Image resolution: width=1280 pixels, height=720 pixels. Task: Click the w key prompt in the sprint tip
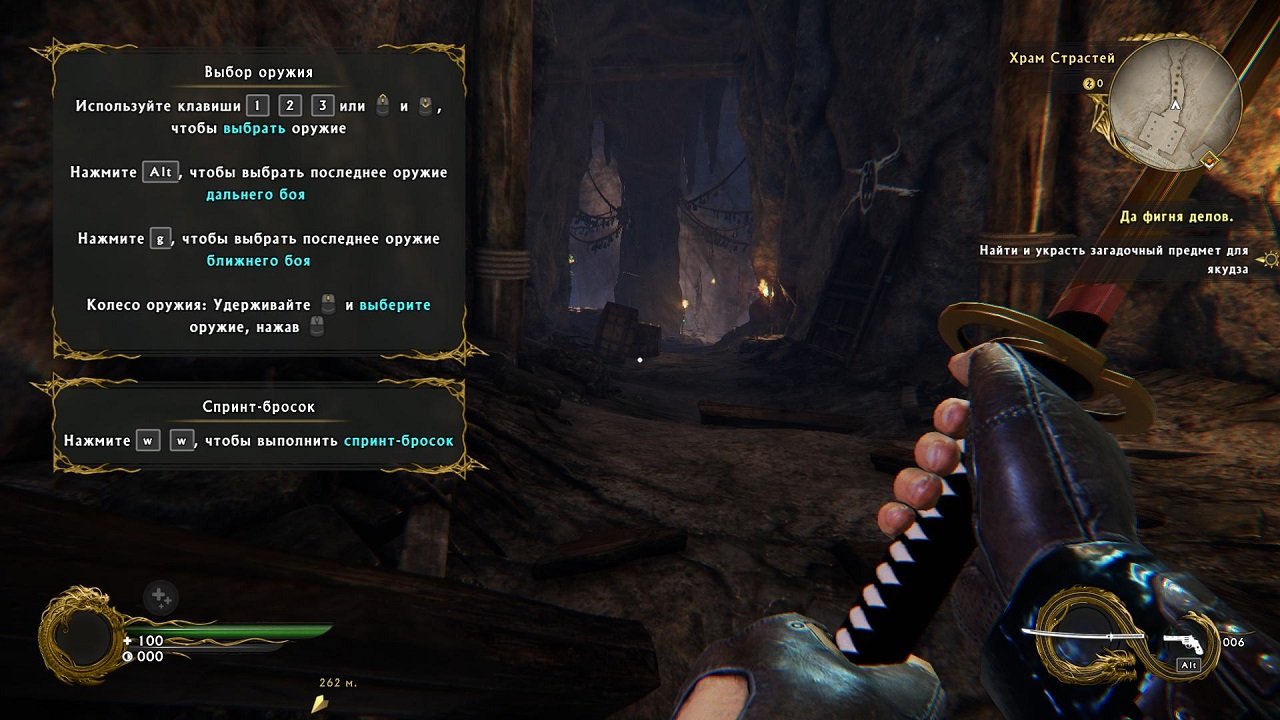(x=147, y=440)
